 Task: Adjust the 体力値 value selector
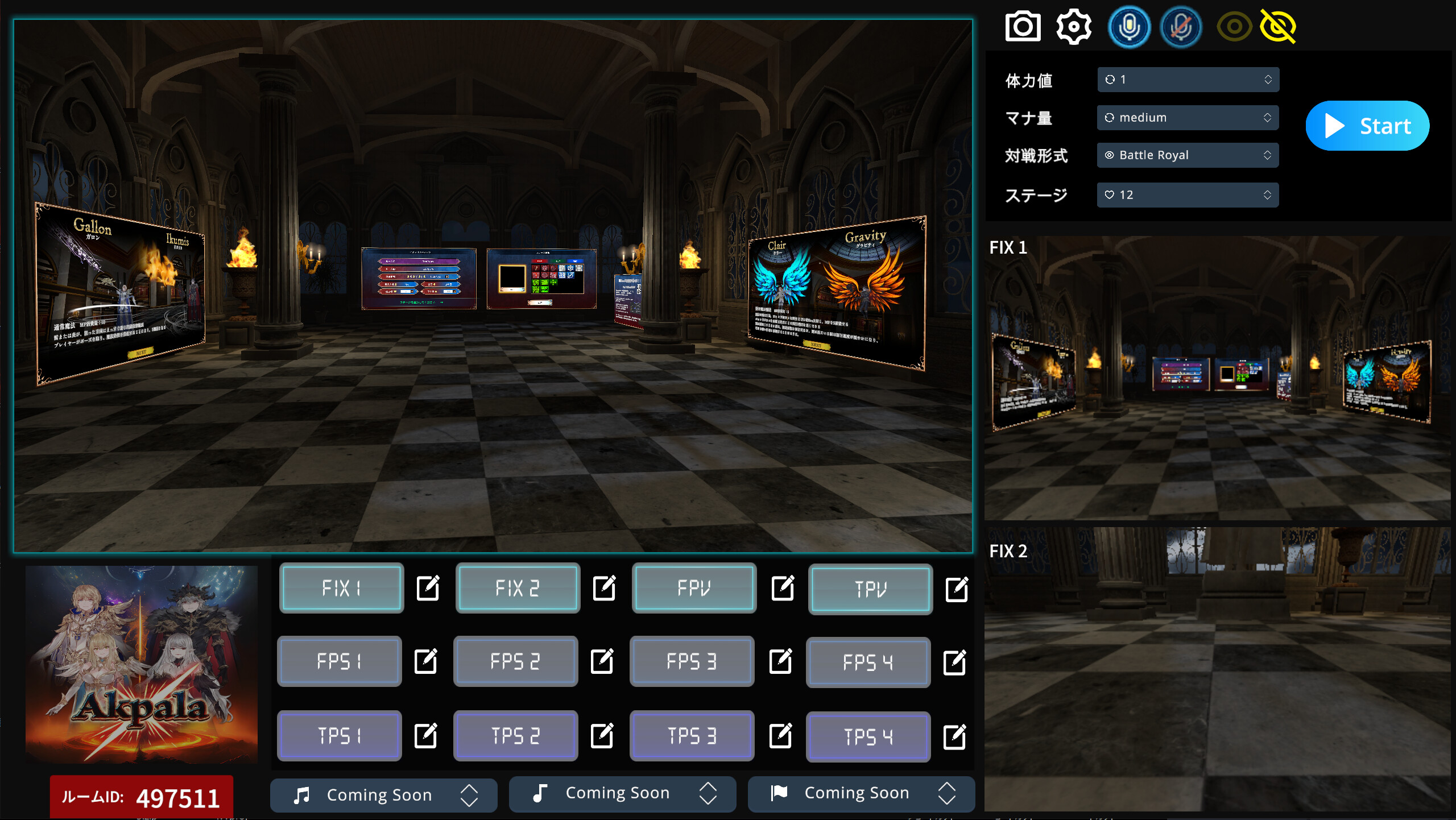[1188, 80]
